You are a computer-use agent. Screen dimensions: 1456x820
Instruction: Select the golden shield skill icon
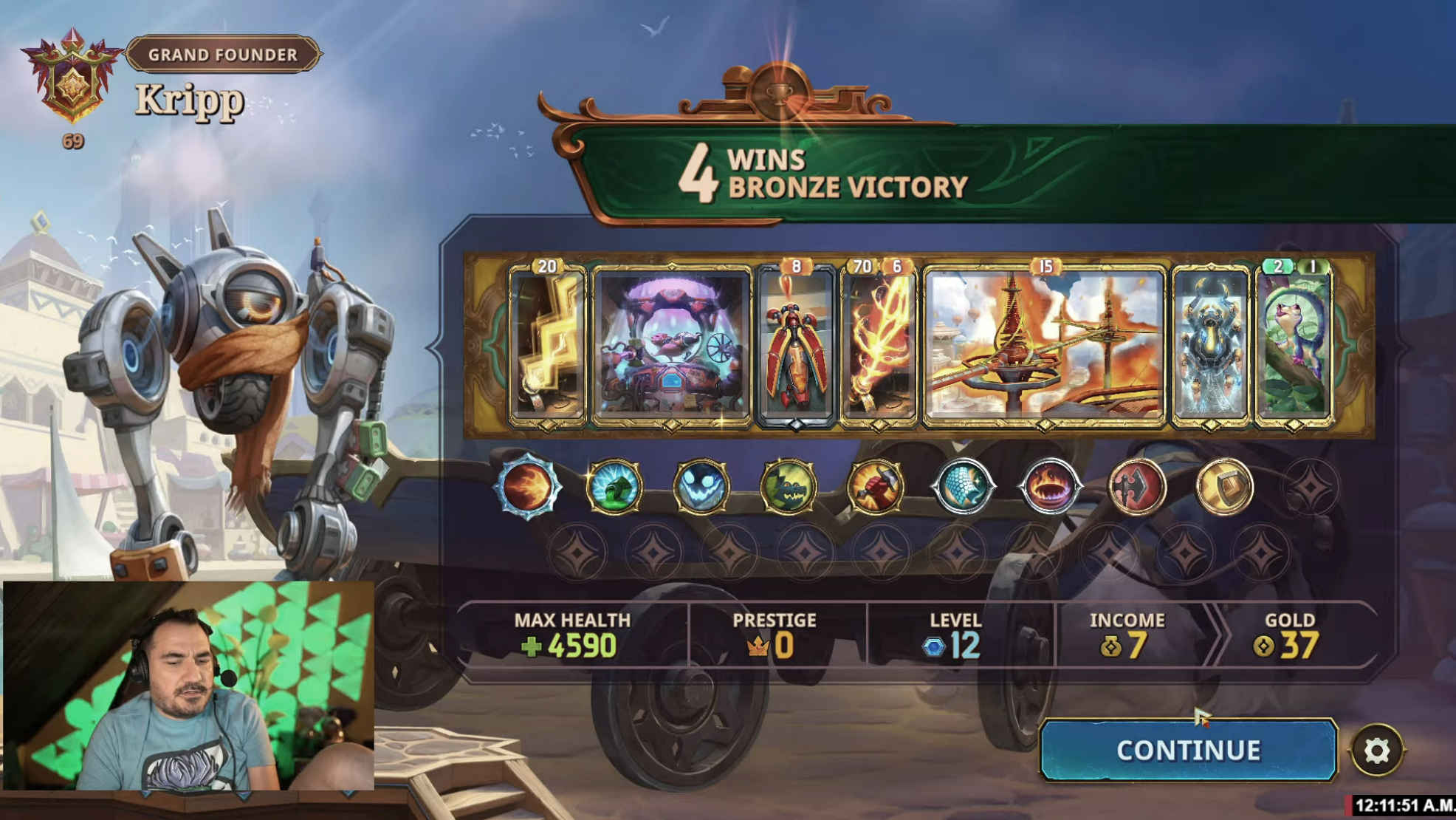(x=1223, y=487)
